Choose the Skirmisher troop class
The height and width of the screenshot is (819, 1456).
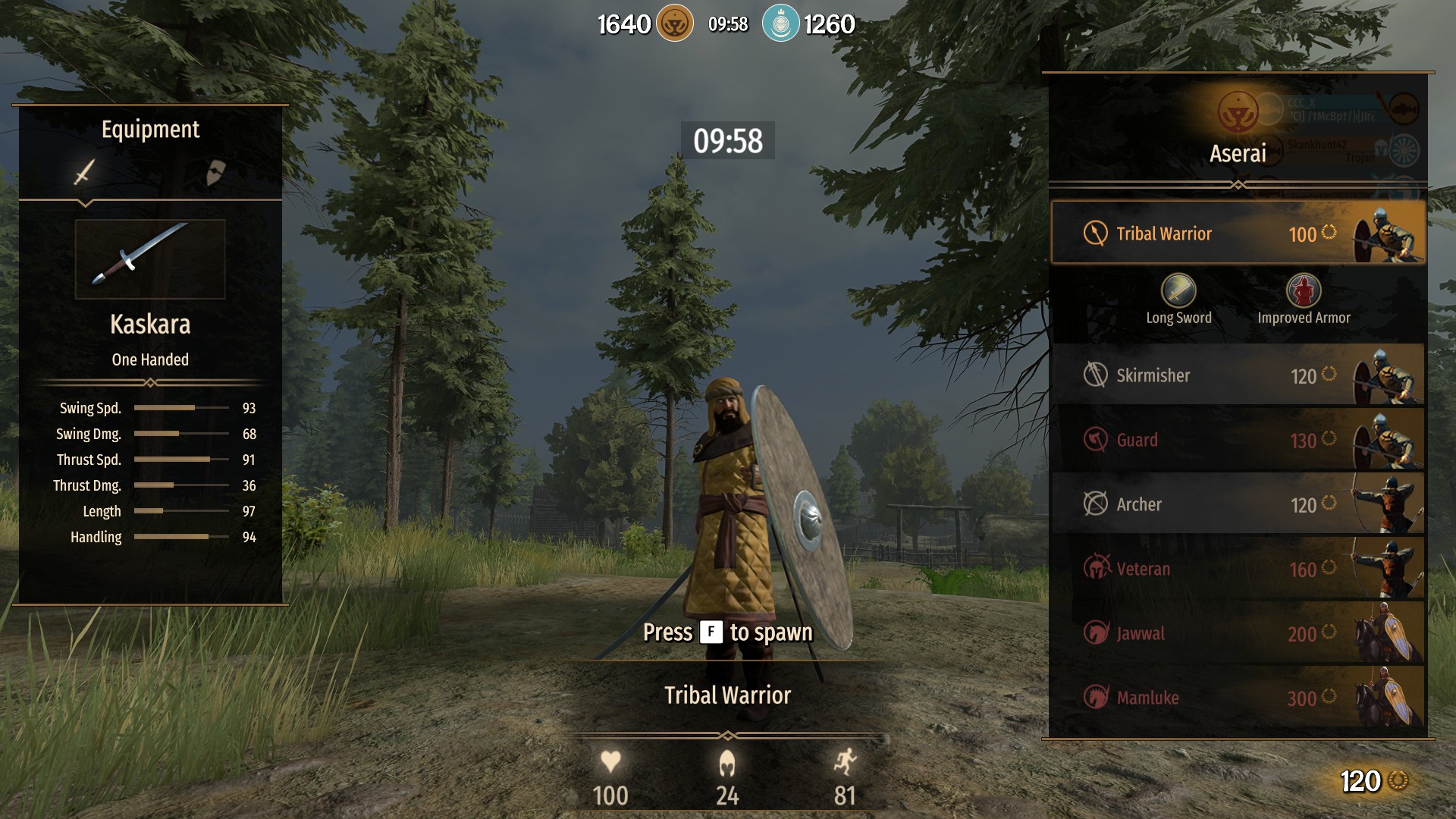pyautogui.click(x=1238, y=375)
